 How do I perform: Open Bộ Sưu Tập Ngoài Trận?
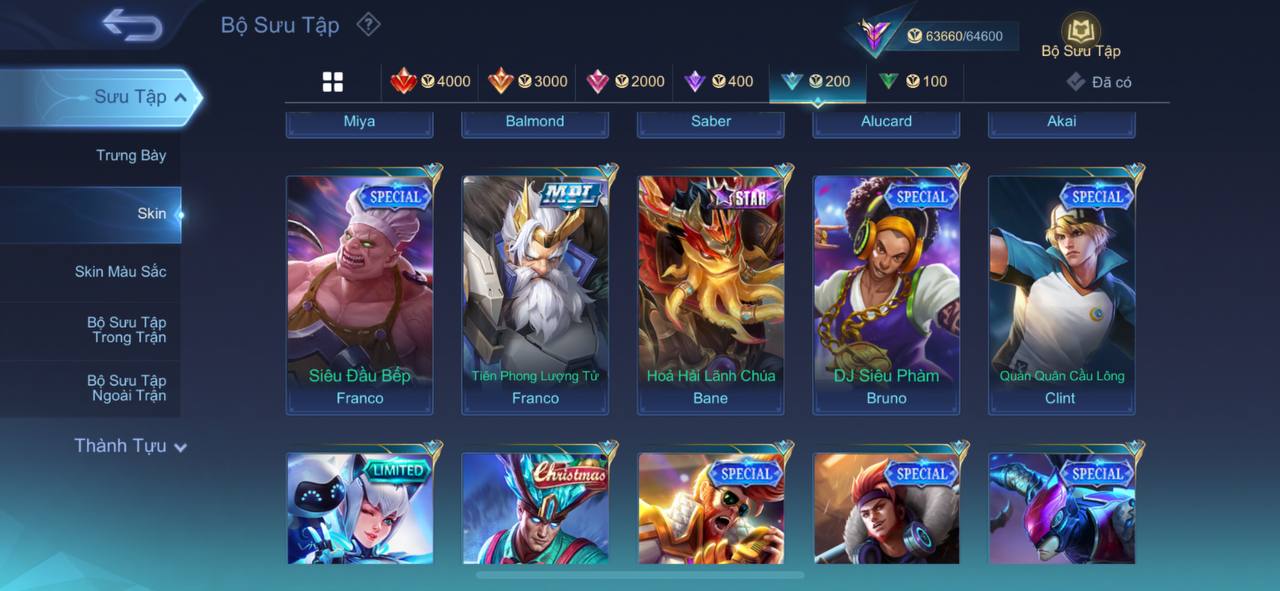[126, 388]
